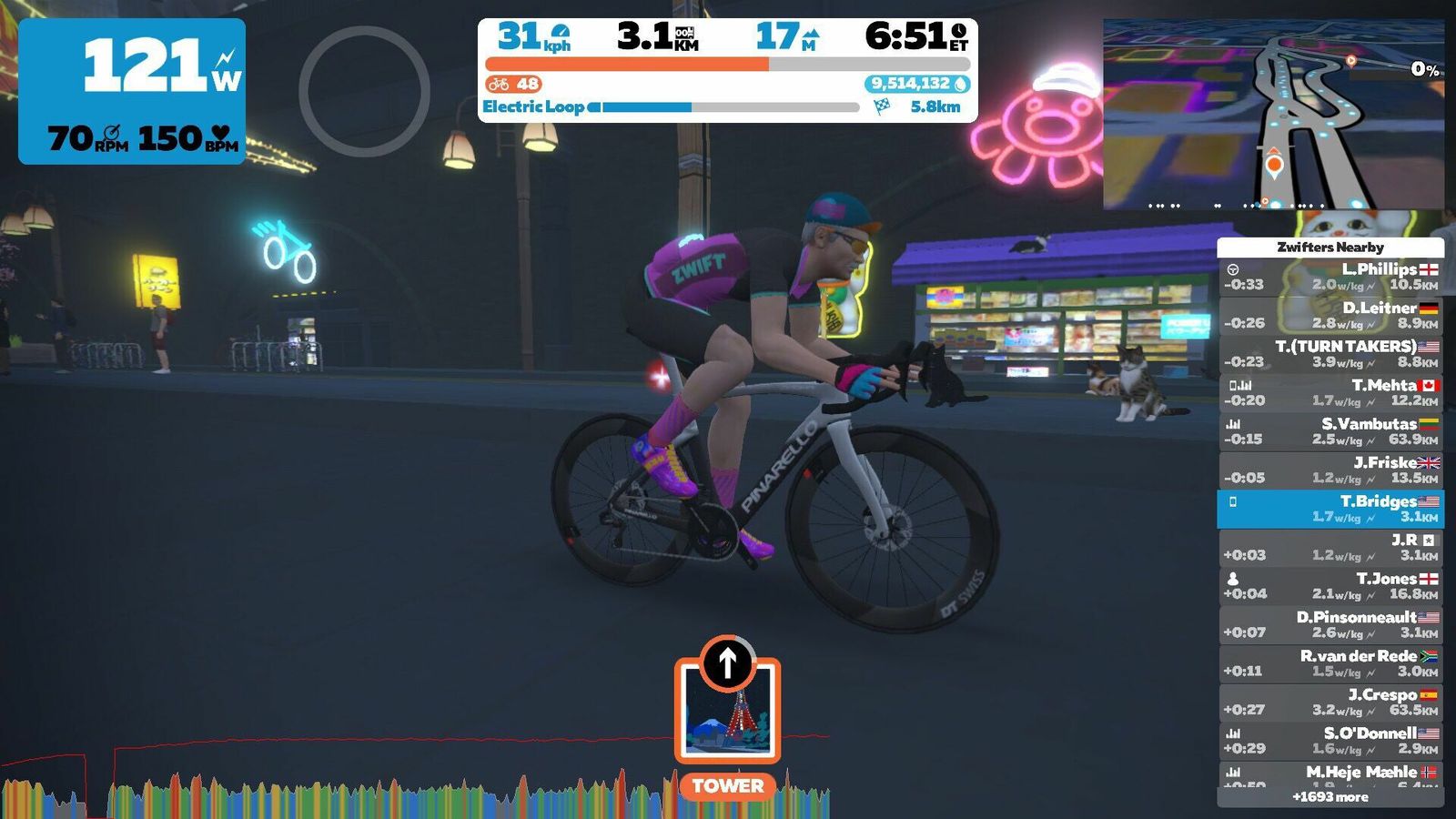This screenshot has width=1456, height=819.
Task: Expand the +1693 more riders entry
Action: point(1330,797)
